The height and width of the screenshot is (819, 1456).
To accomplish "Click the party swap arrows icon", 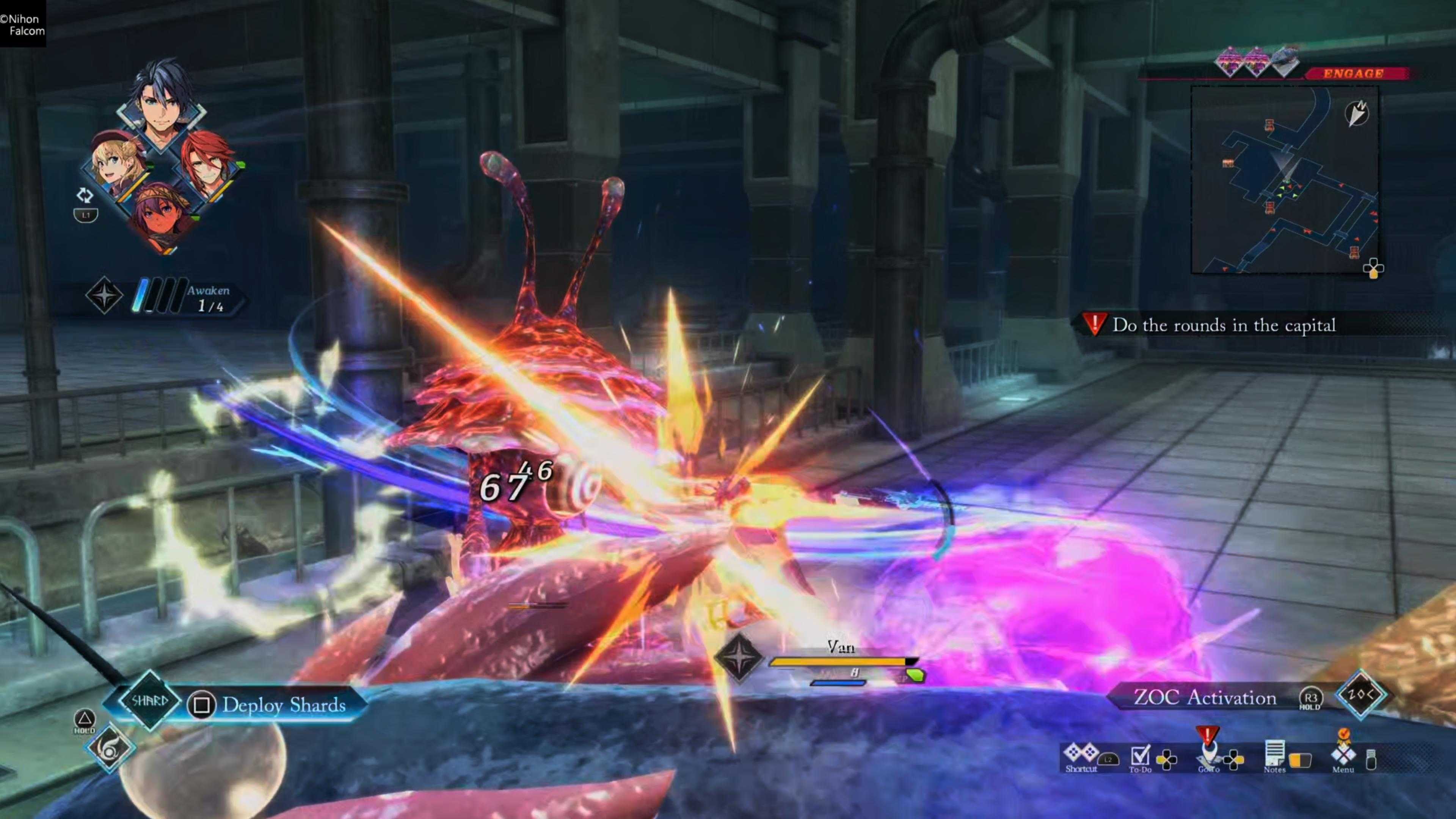I will click(x=85, y=196).
